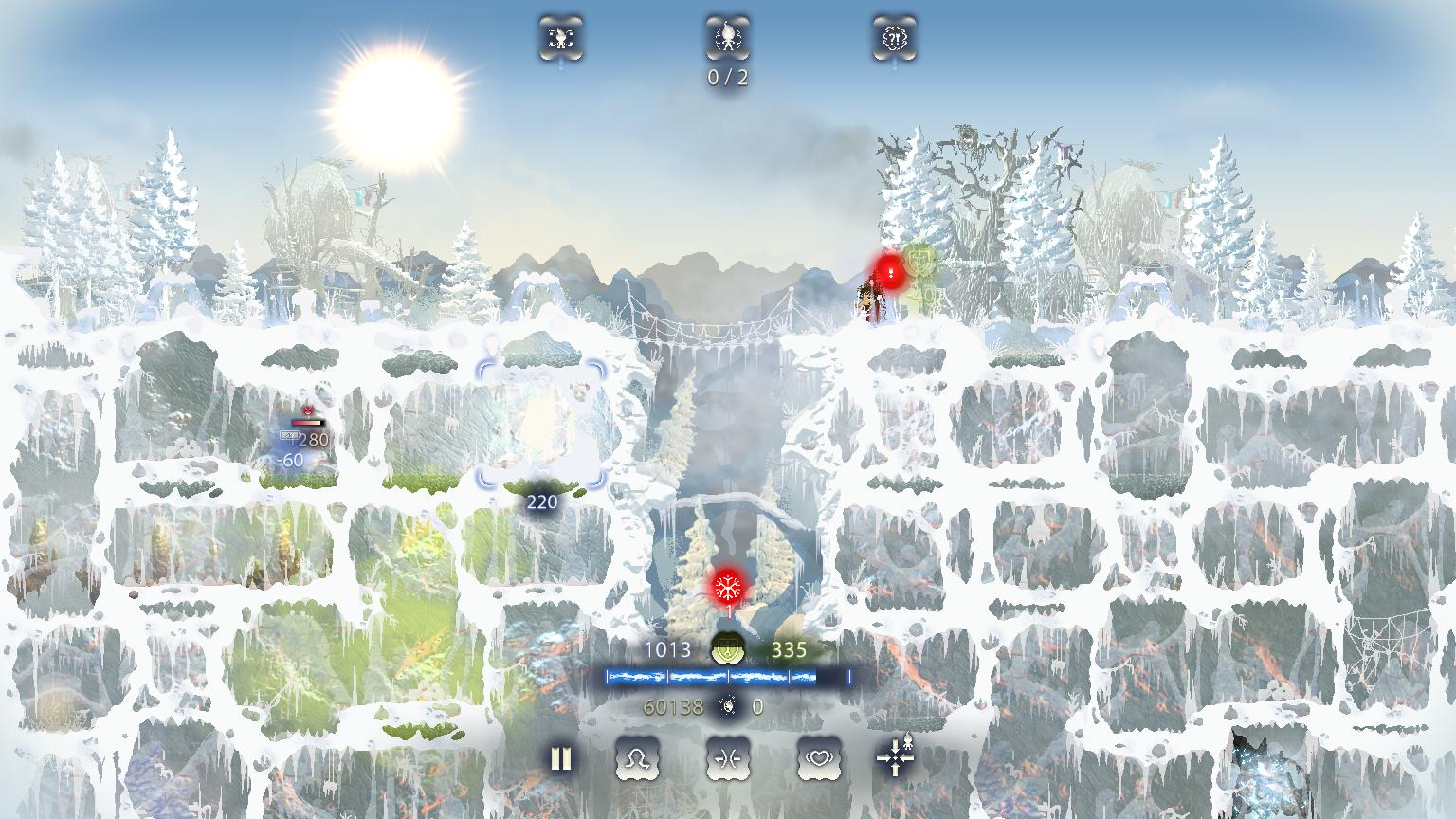Click the unit scroll icon at top left
This screenshot has width=1456, height=819.
[x=561, y=39]
